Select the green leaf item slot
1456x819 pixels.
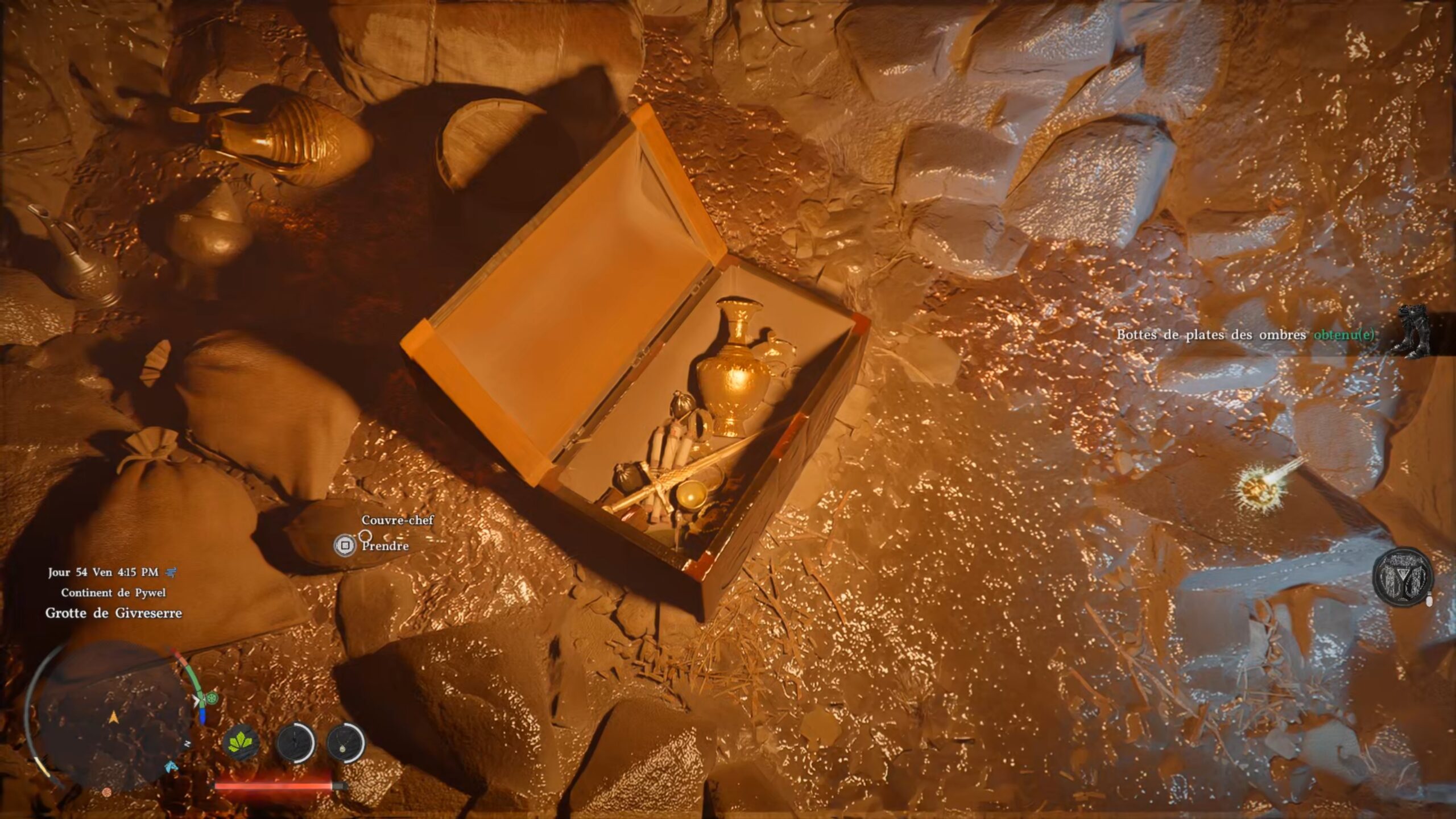241,743
